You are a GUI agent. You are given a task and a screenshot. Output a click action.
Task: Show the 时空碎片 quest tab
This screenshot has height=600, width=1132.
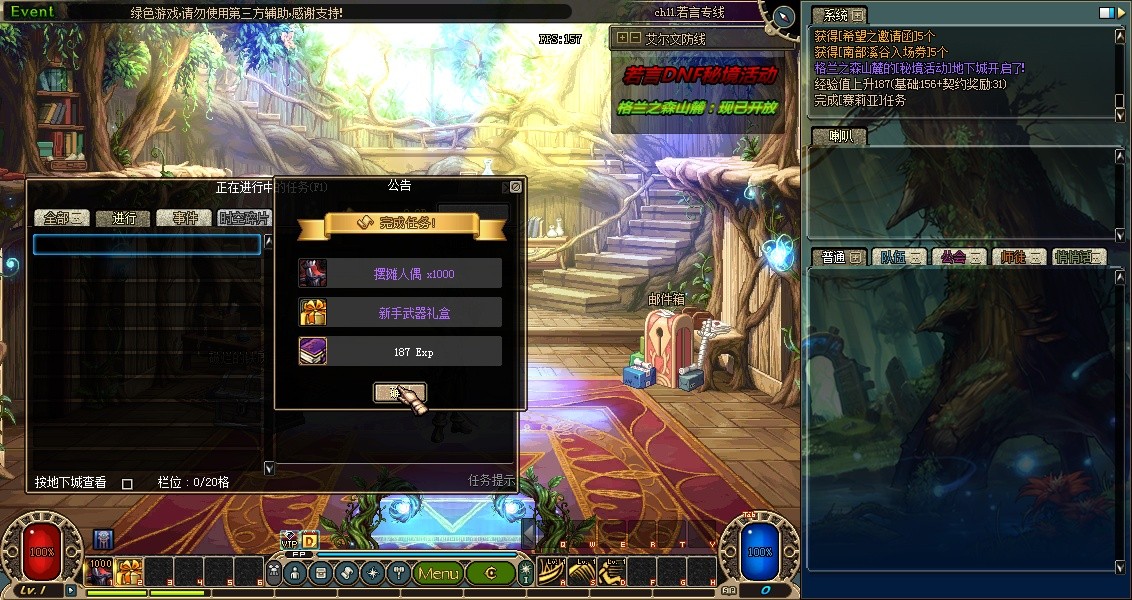tap(243, 218)
